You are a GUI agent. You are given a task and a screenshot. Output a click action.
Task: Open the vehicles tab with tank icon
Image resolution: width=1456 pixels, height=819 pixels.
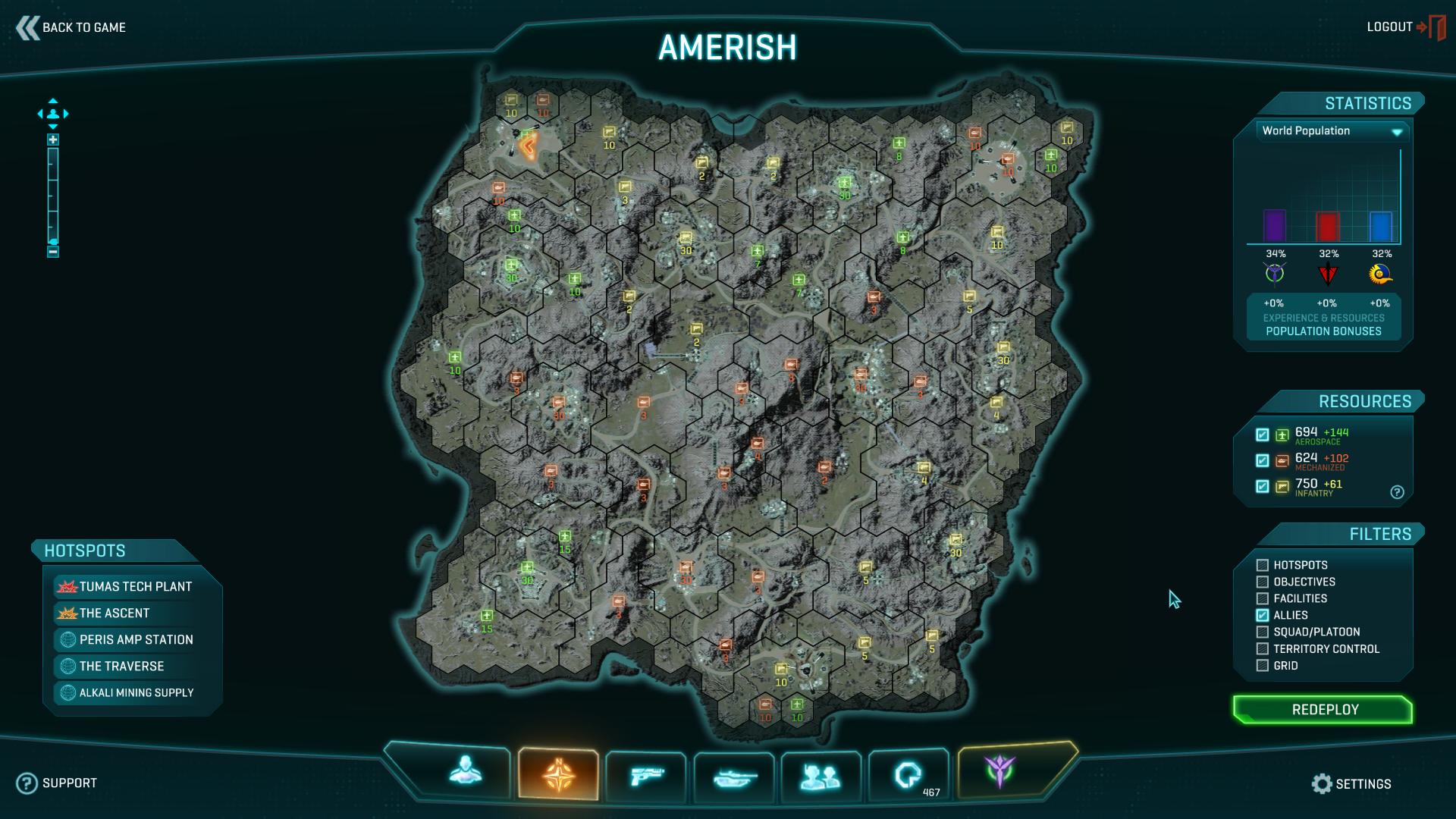tap(734, 776)
